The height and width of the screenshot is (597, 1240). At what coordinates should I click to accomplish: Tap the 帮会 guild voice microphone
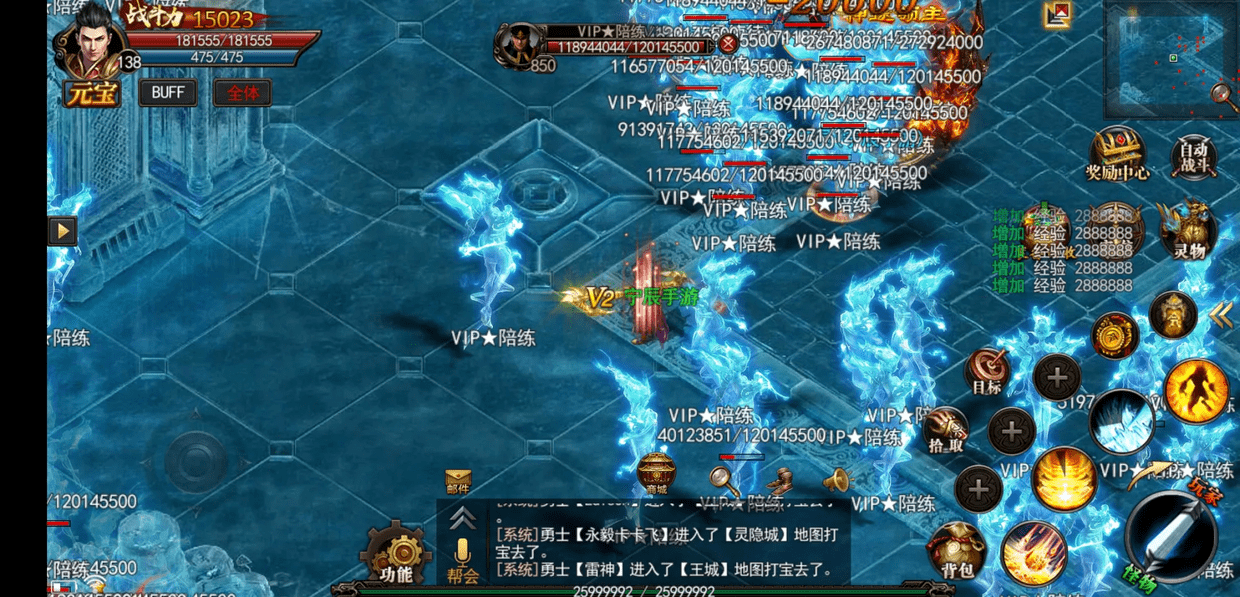[x=462, y=558]
